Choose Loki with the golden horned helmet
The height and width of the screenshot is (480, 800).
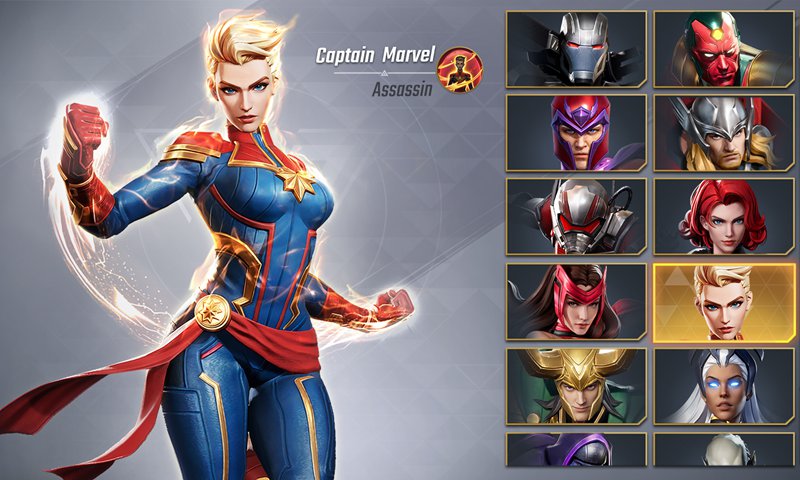coord(576,386)
